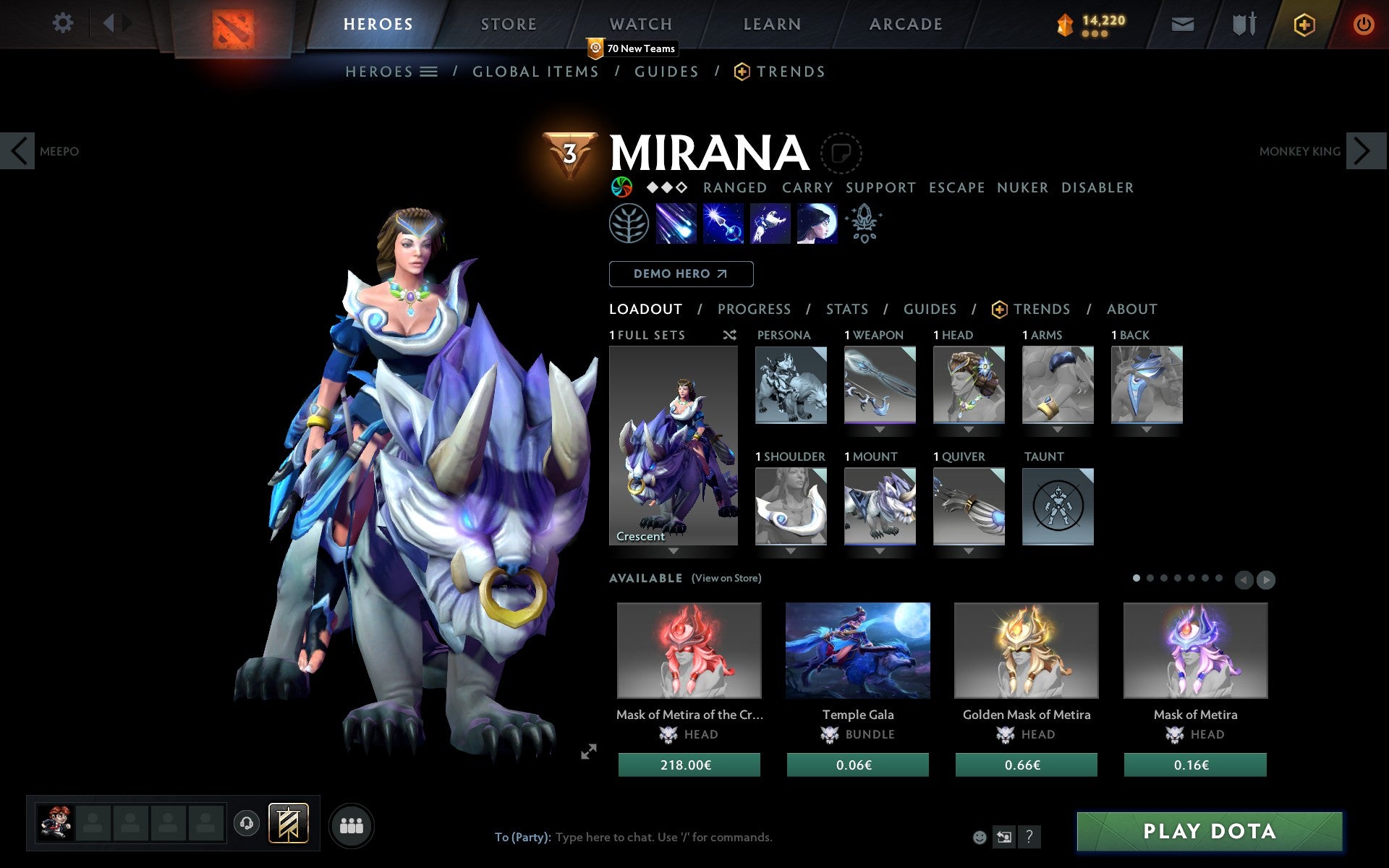Expand the Weapon slot item options
Screen dimensions: 1389x868
pos(880,428)
